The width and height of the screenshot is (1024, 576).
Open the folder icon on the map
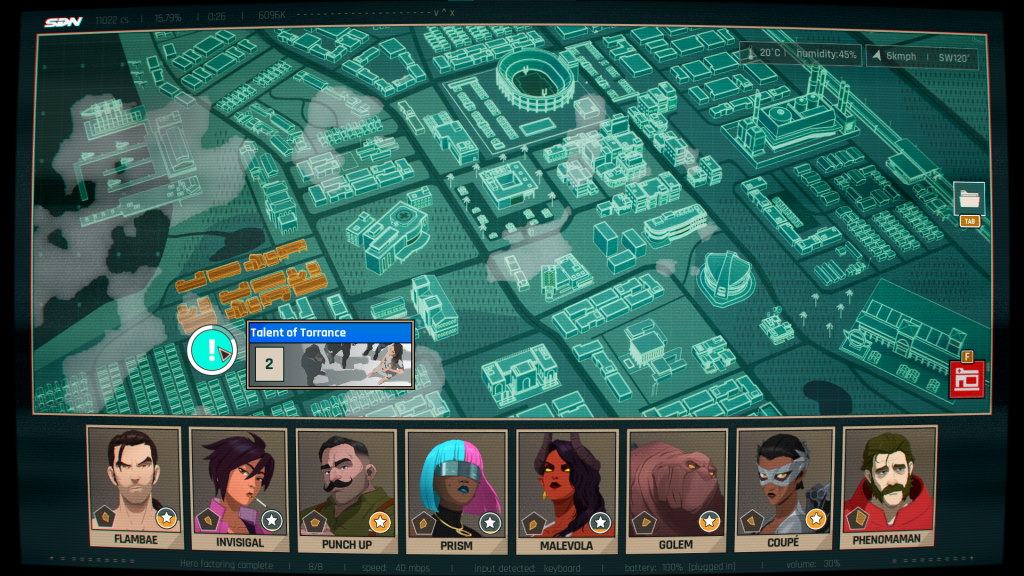[968, 198]
